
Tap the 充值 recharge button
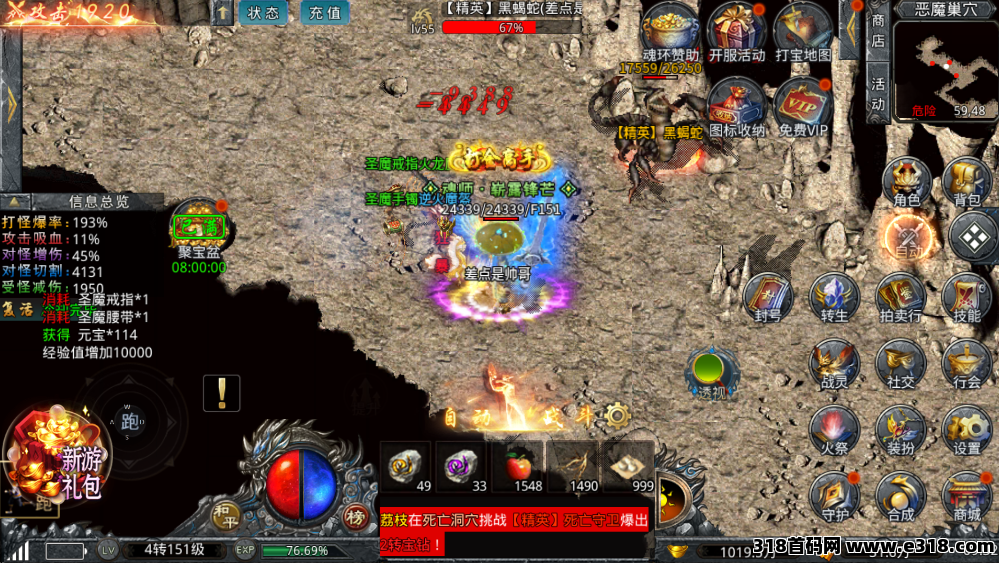tap(324, 13)
